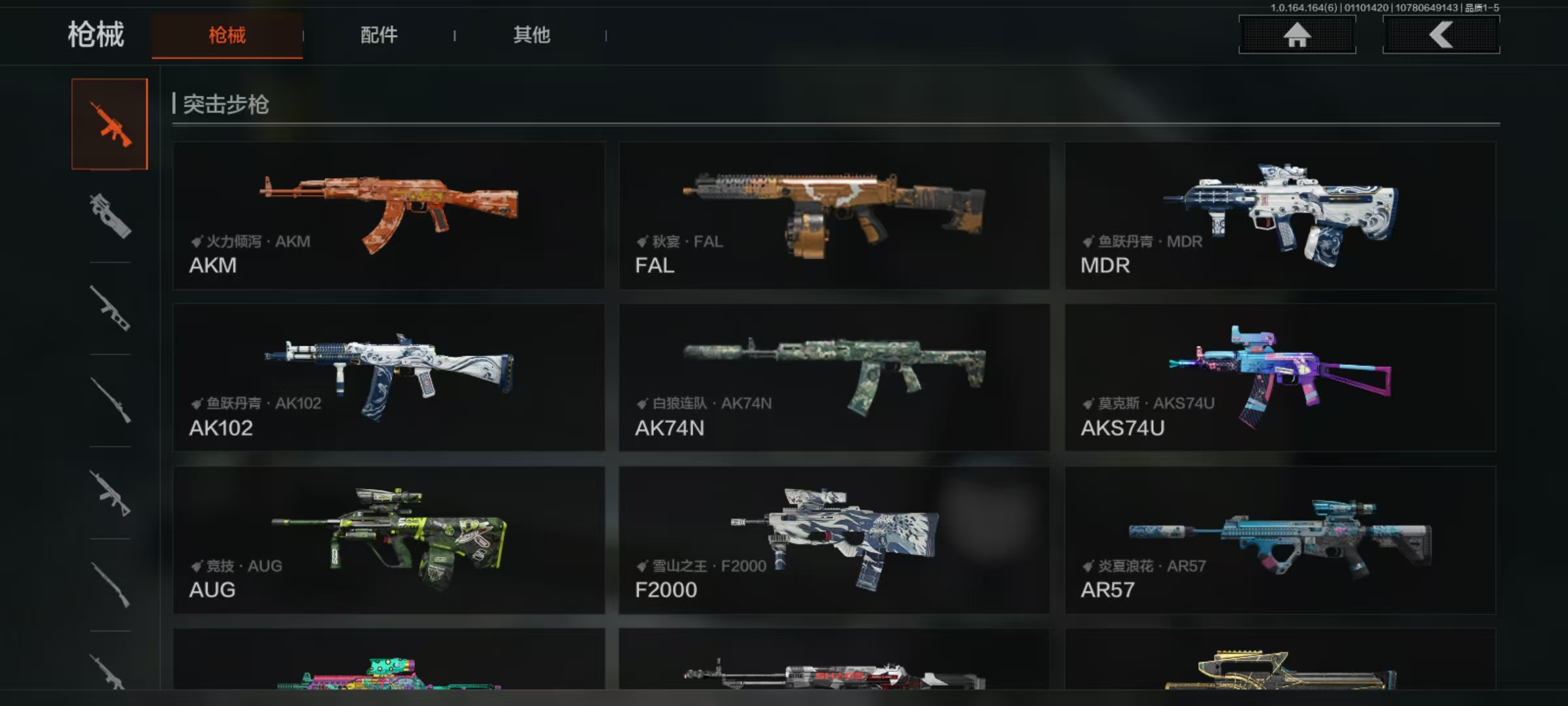Viewport: 1568px width, 706px height.
Task: Choose the neon AKS74U tile
Action: [x=1280, y=377]
